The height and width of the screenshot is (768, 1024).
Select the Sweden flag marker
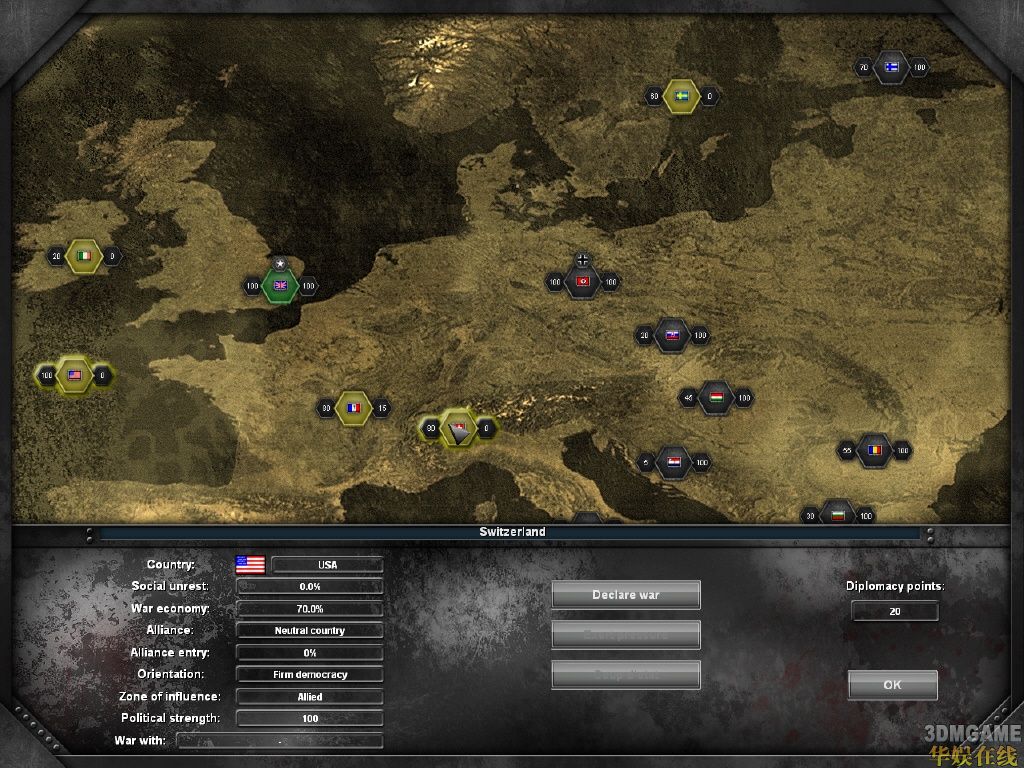tap(682, 96)
